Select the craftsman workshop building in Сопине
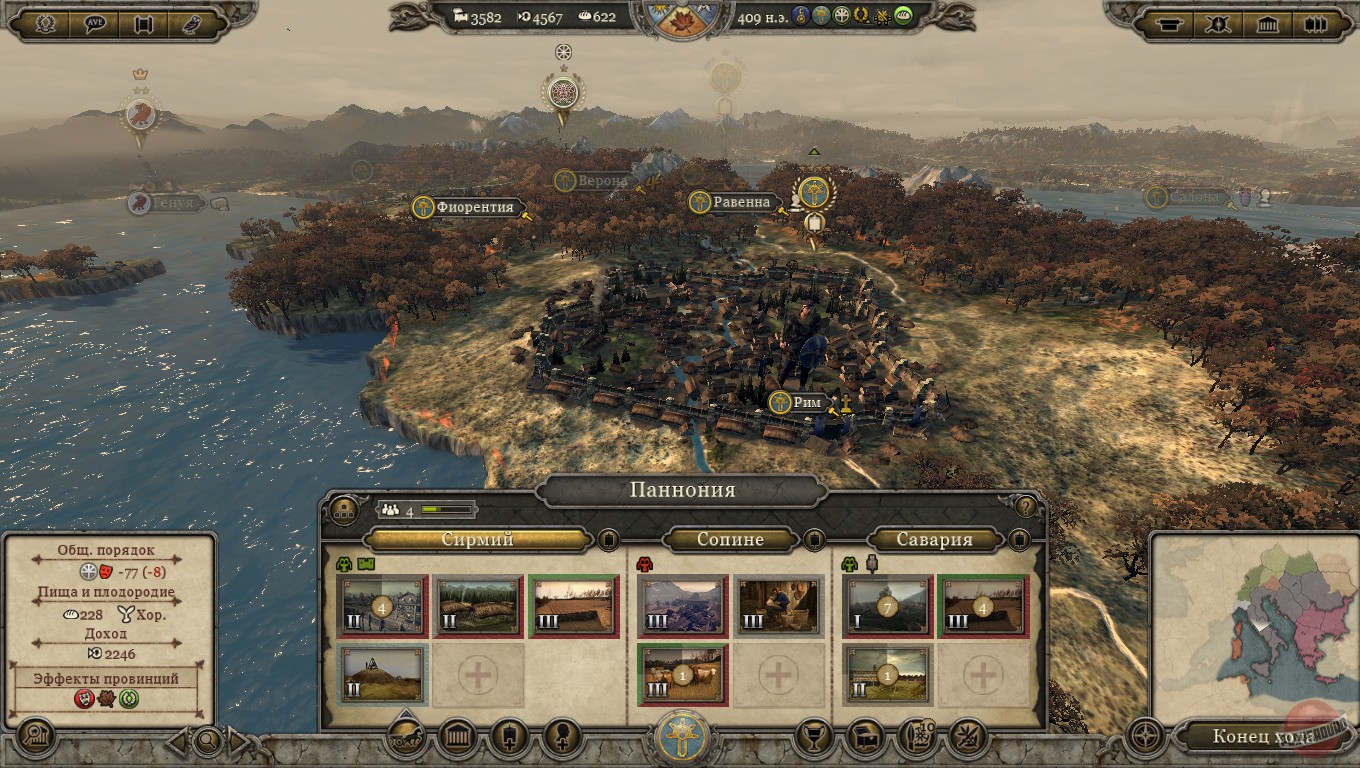1360x768 pixels. click(778, 606)
